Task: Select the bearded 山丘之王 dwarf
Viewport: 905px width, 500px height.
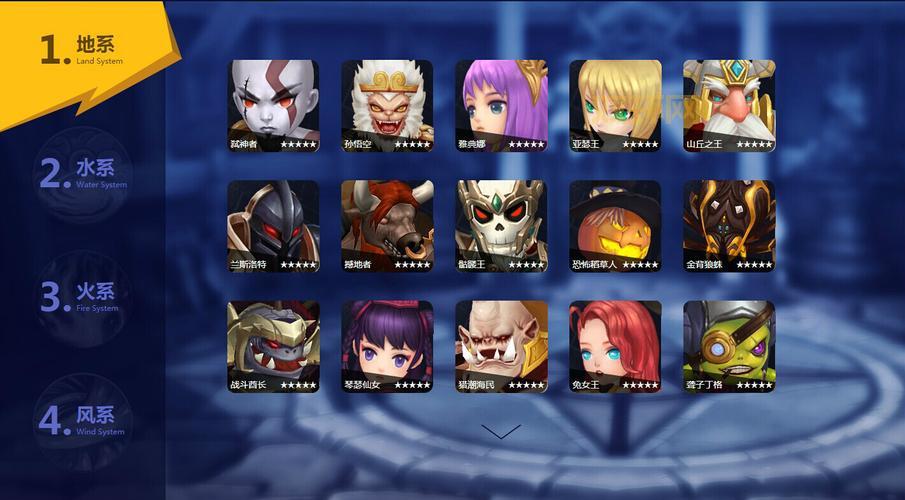Action: [729, 105]
